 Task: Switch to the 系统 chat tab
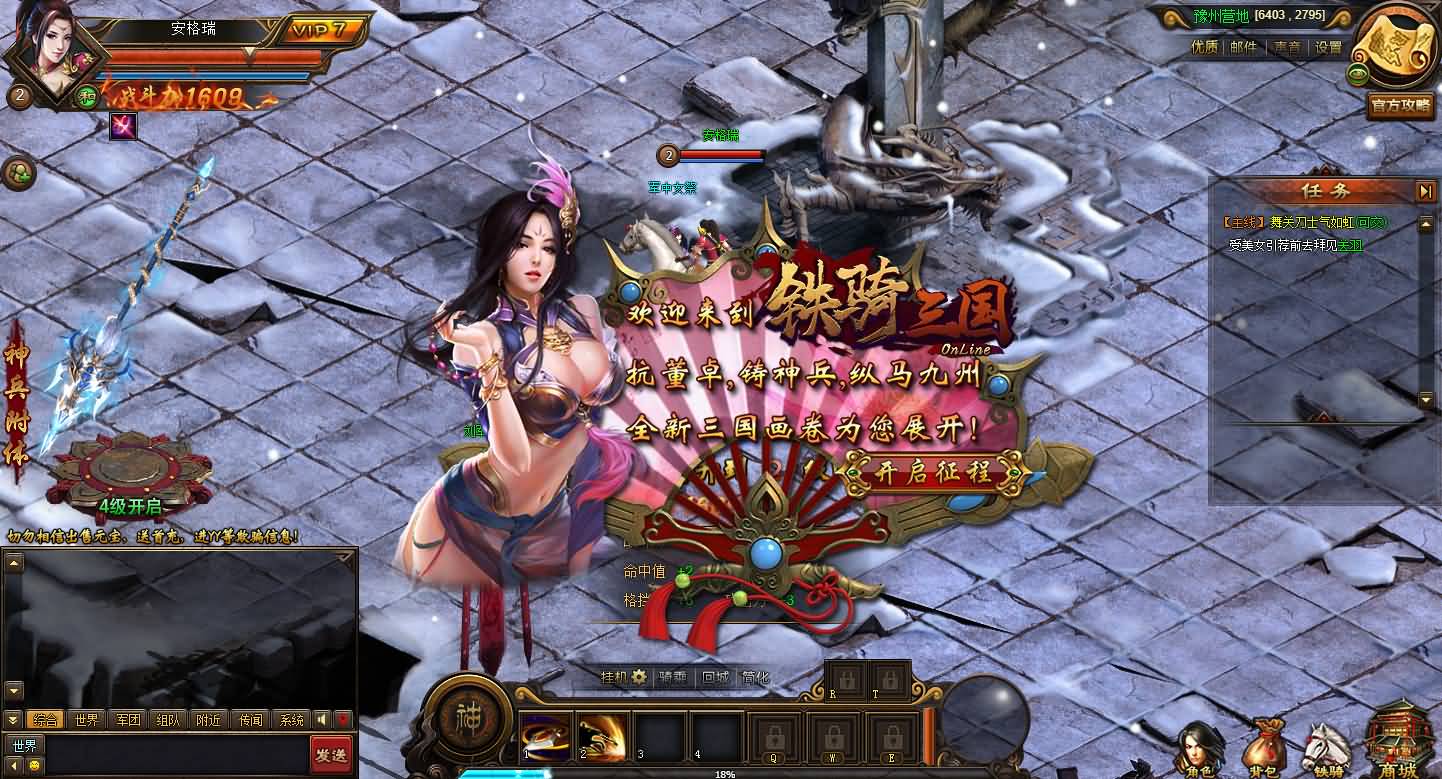click(292, 719)
